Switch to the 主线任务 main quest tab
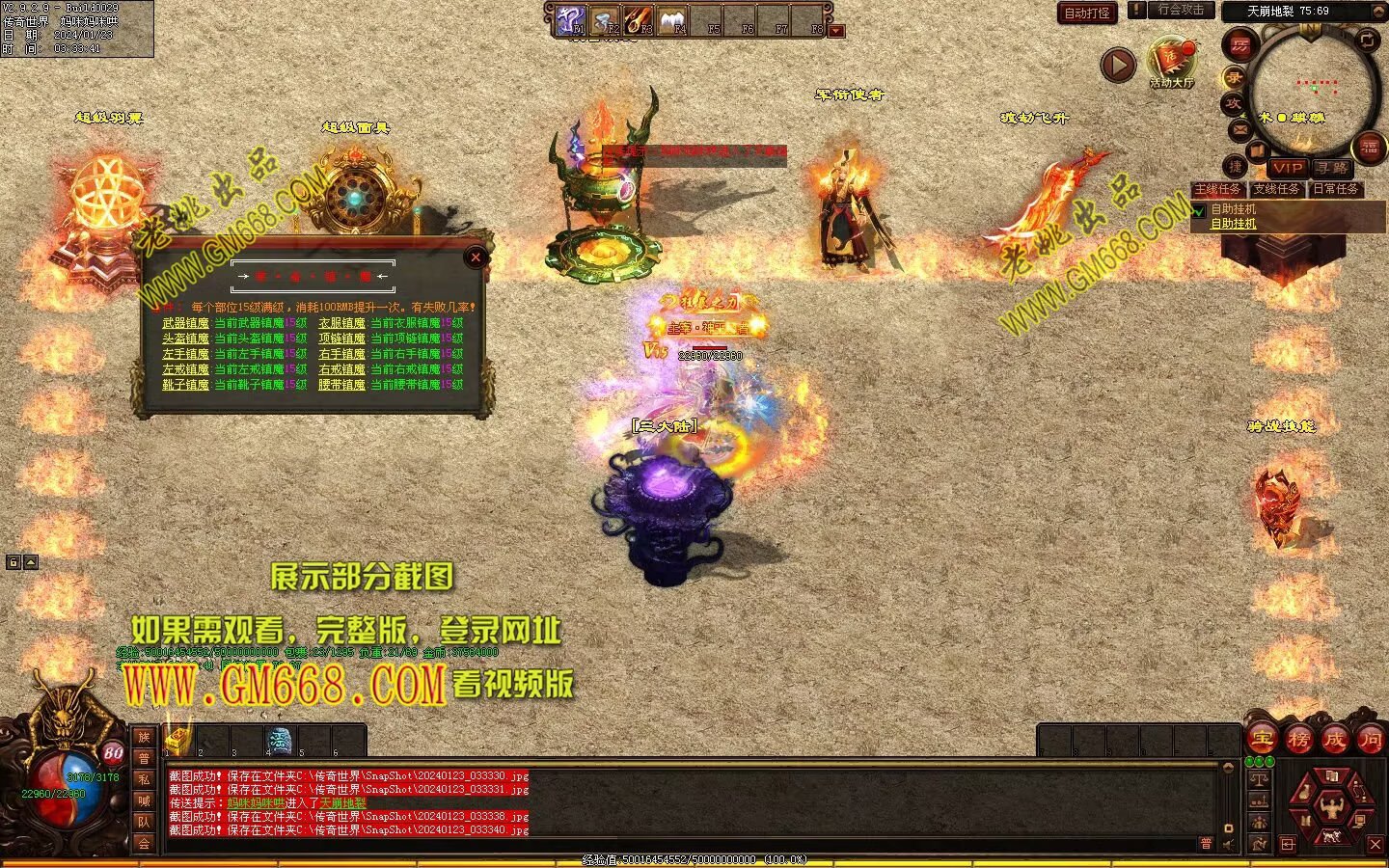The image size is (1389, 868). click(x=1217, y=189)
